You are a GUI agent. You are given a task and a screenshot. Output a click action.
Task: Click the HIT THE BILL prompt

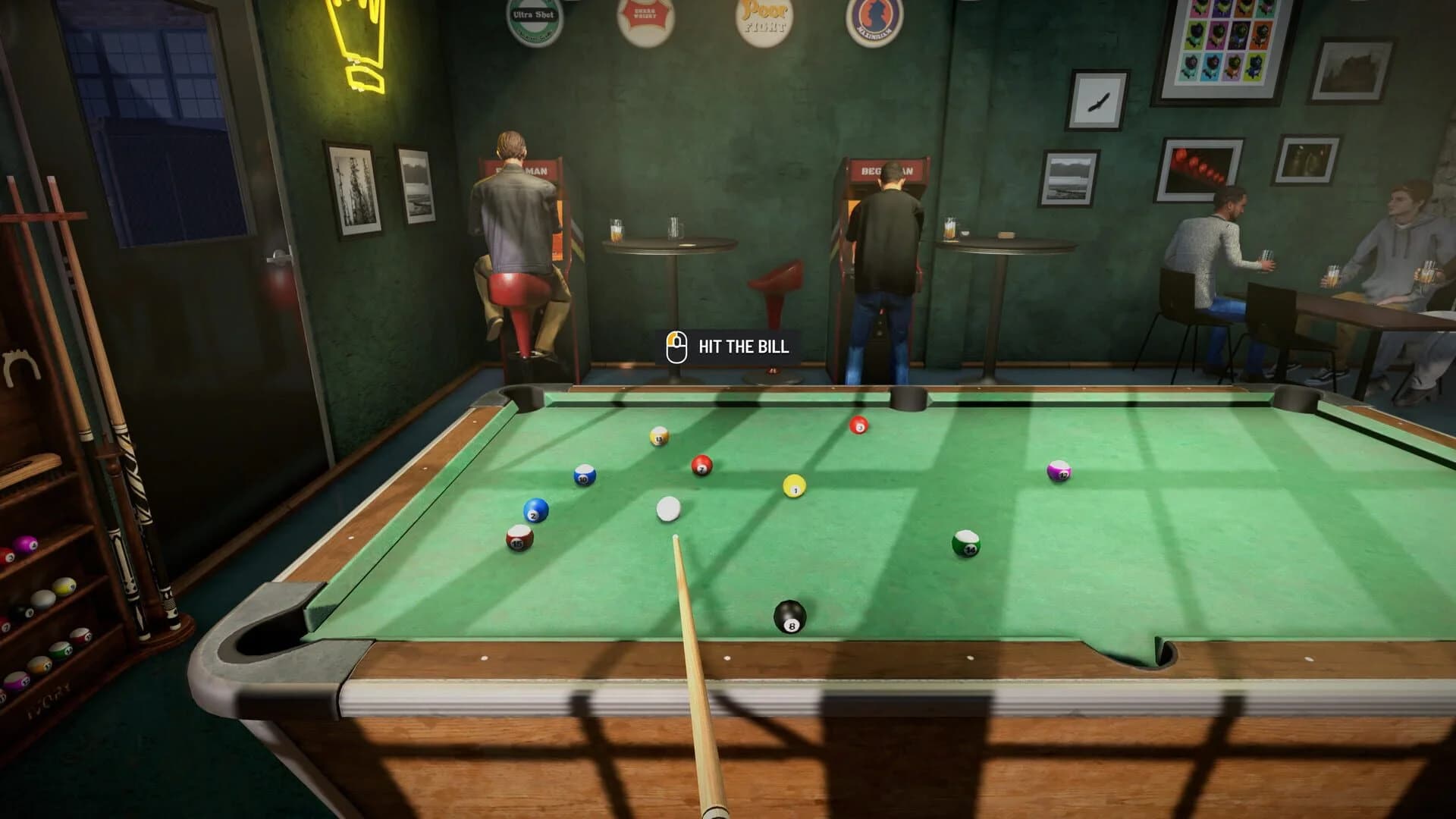[742, 349]
